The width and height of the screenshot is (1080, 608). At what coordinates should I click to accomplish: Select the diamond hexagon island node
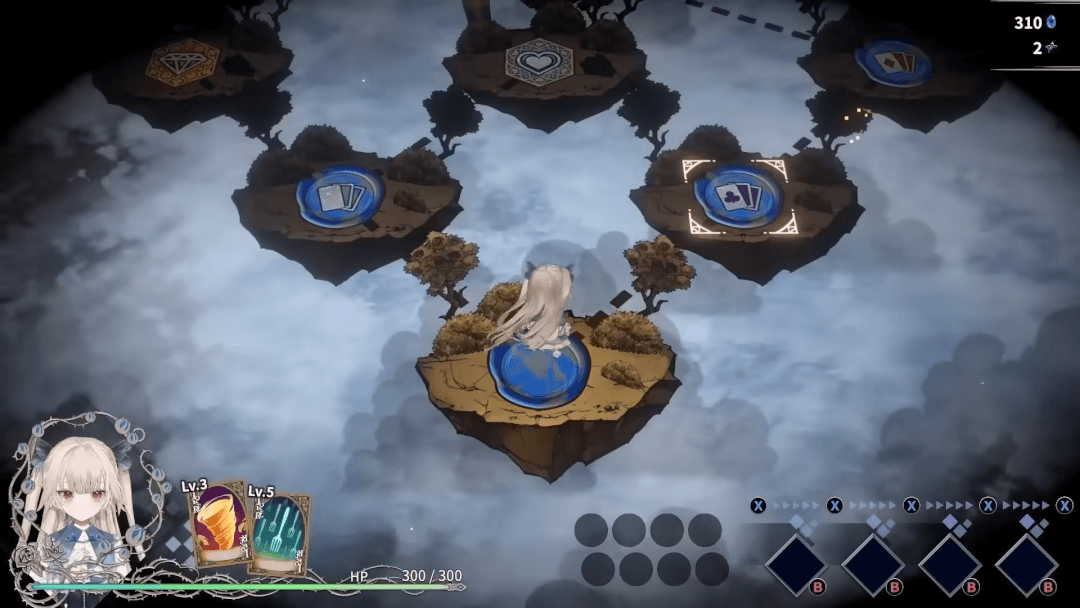pyautogui.click(x=182, y=62)
